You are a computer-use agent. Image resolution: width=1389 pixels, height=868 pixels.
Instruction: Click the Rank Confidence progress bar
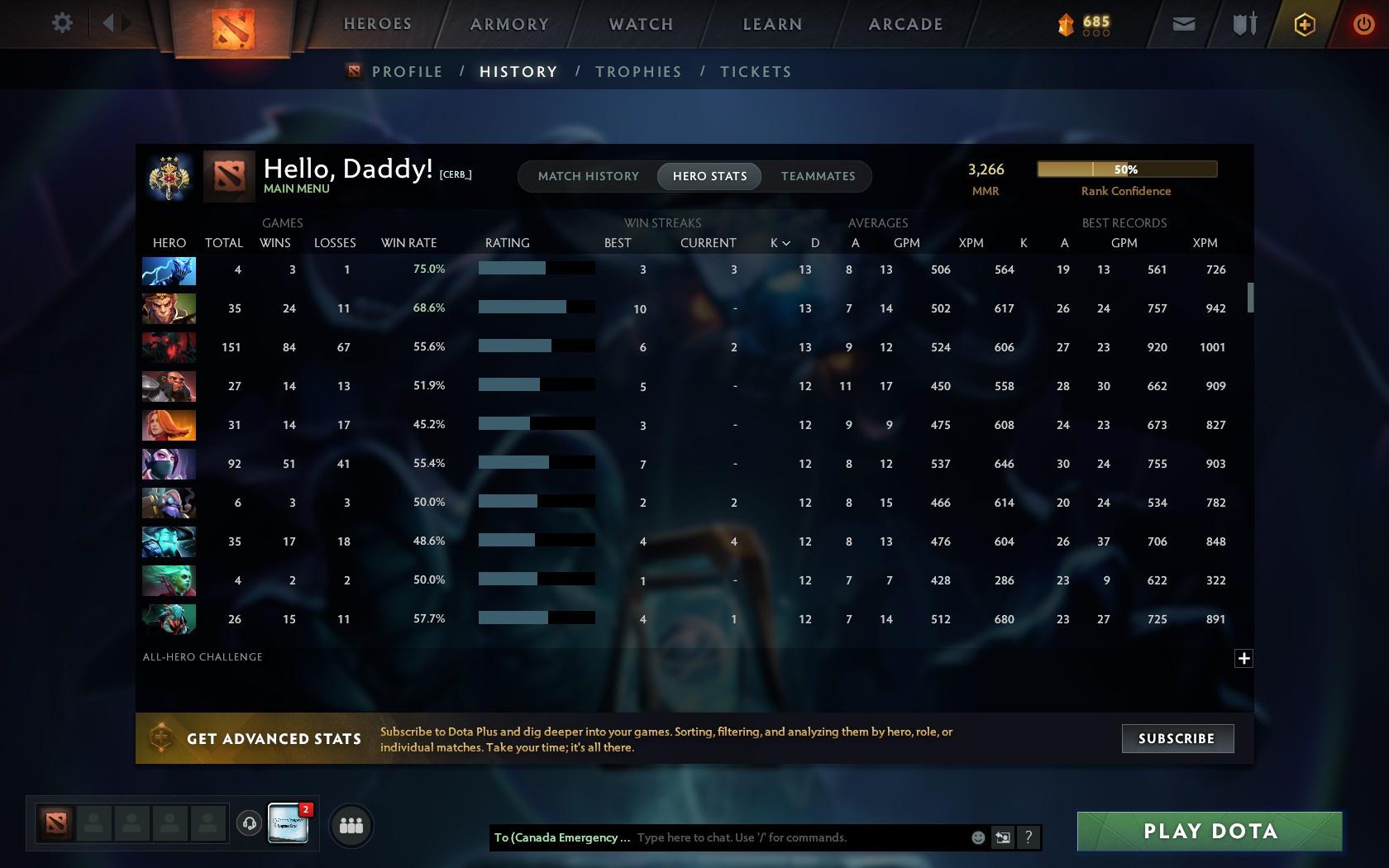pos(1126,169)
